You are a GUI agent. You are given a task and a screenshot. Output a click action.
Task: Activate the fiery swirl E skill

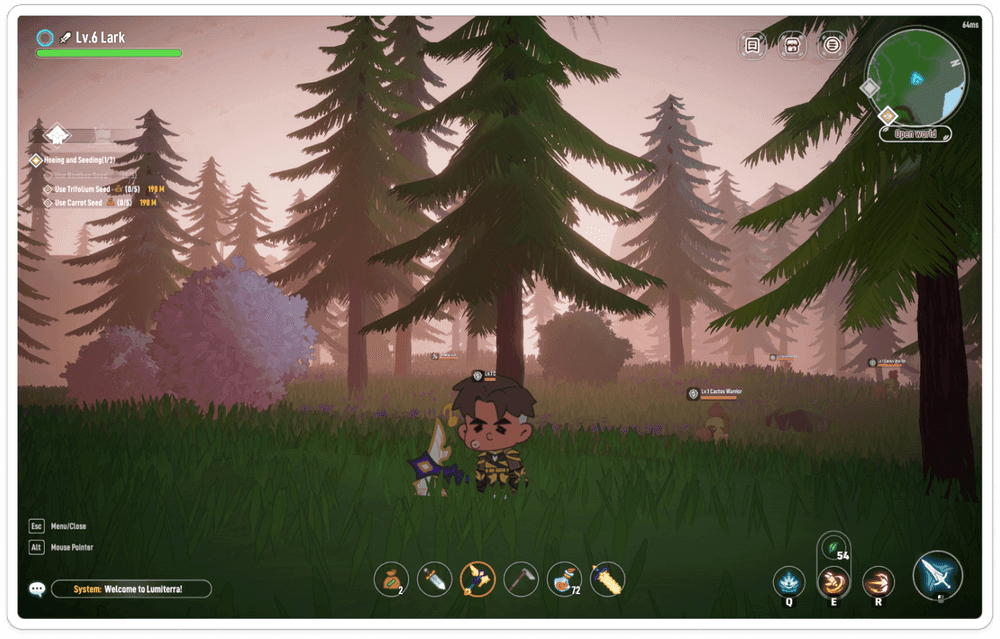833,581
